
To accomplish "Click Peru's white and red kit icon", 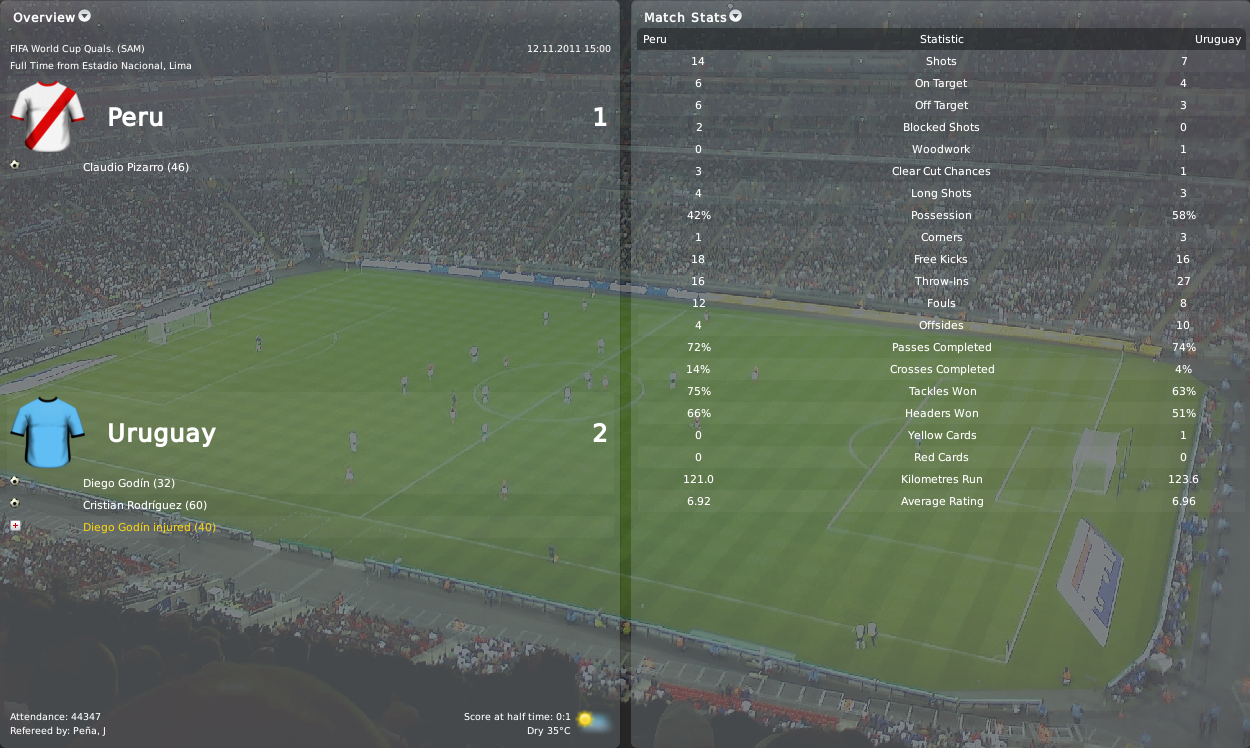I will click(47, 117).
